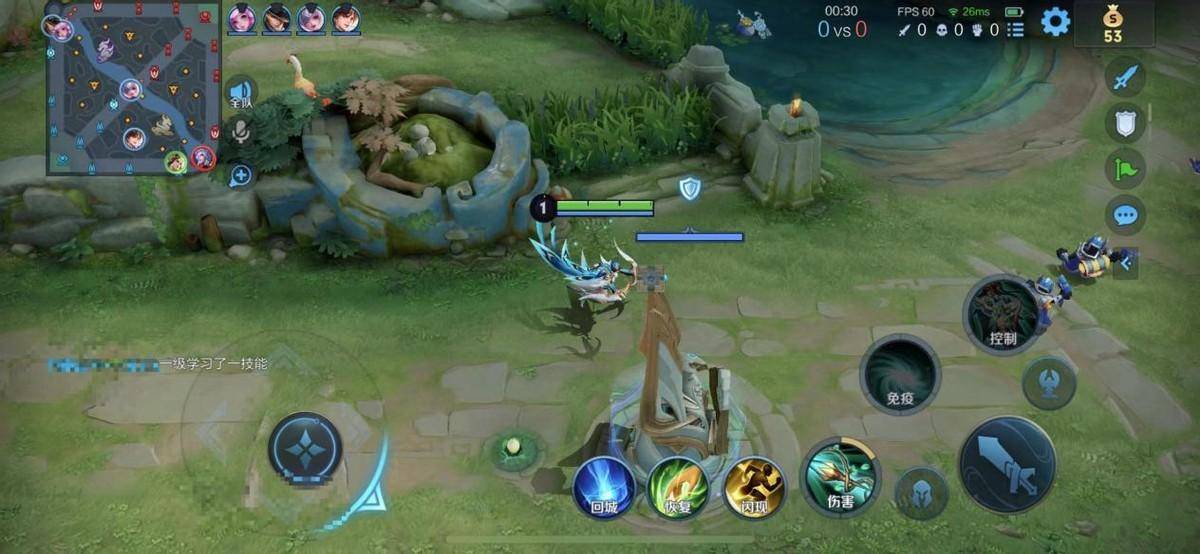Open the scoreboard list icon

pyautogui.click(x=1016, y=30)
